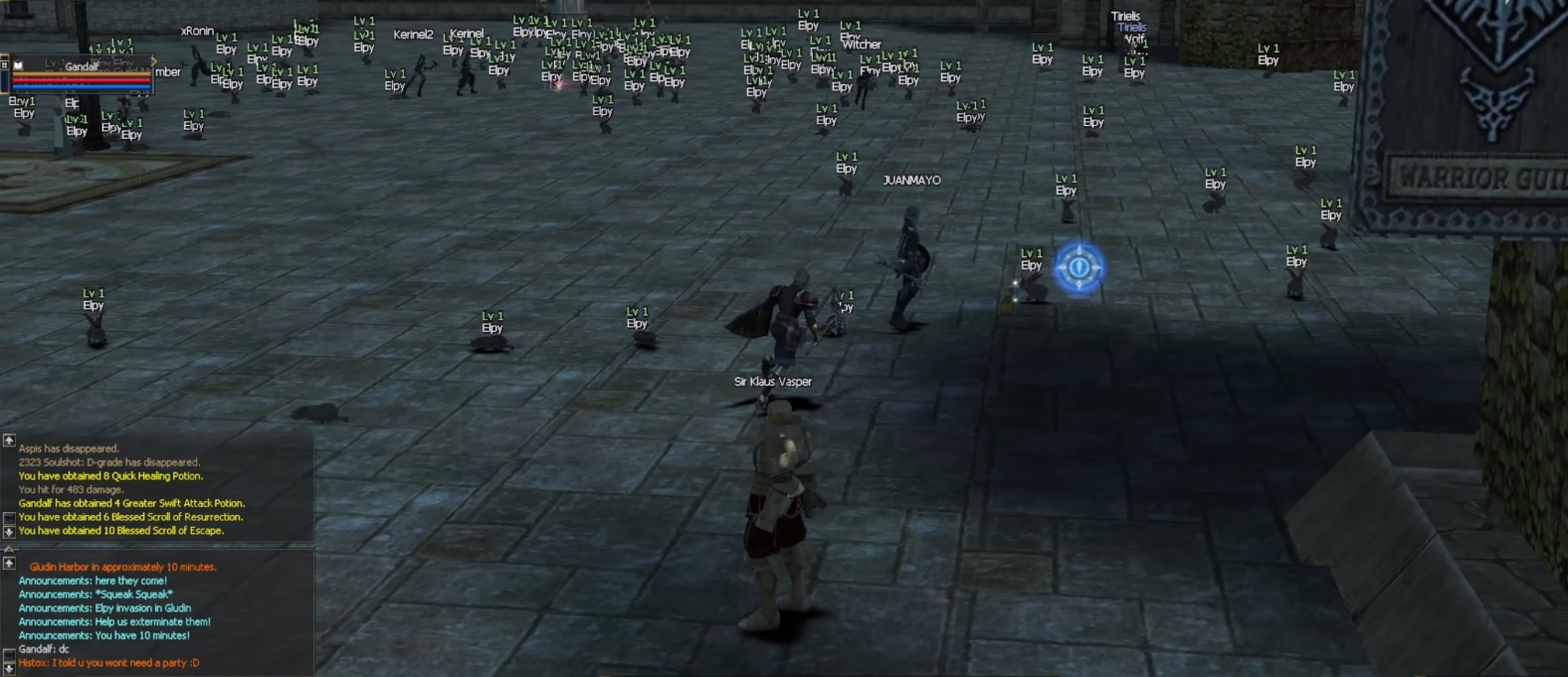Expand the arrow beside Gandalf's party frame
The image size is (1568, 677).
(x=154, y=61)
